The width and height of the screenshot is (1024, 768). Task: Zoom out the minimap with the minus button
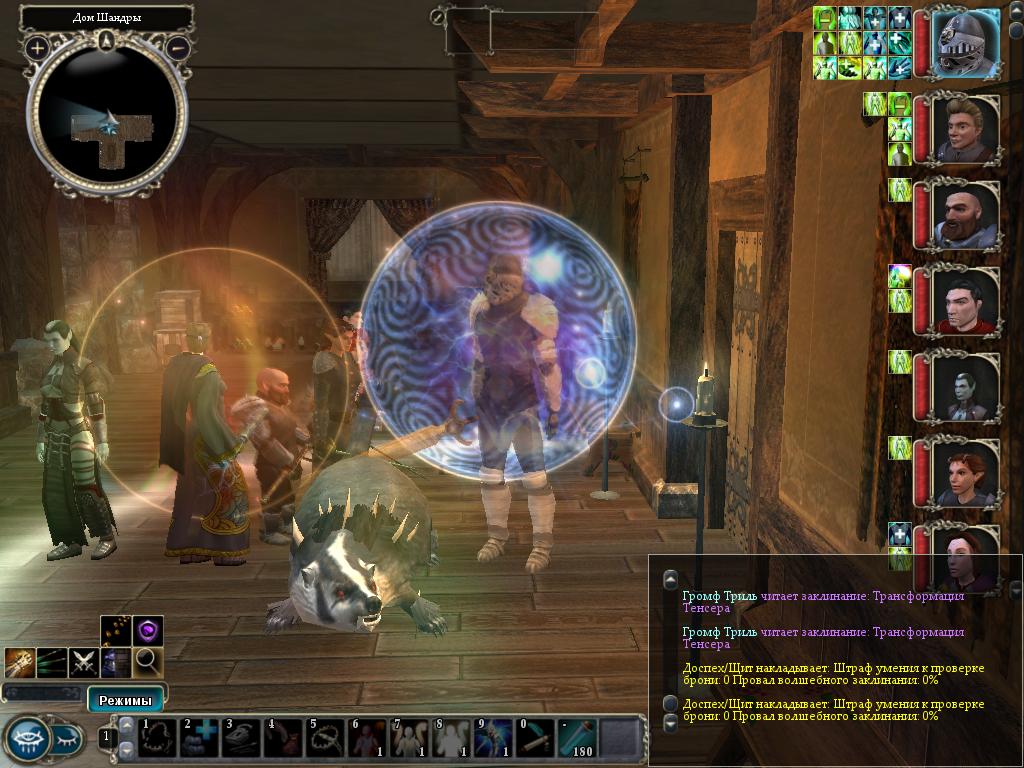click(177, 47)
